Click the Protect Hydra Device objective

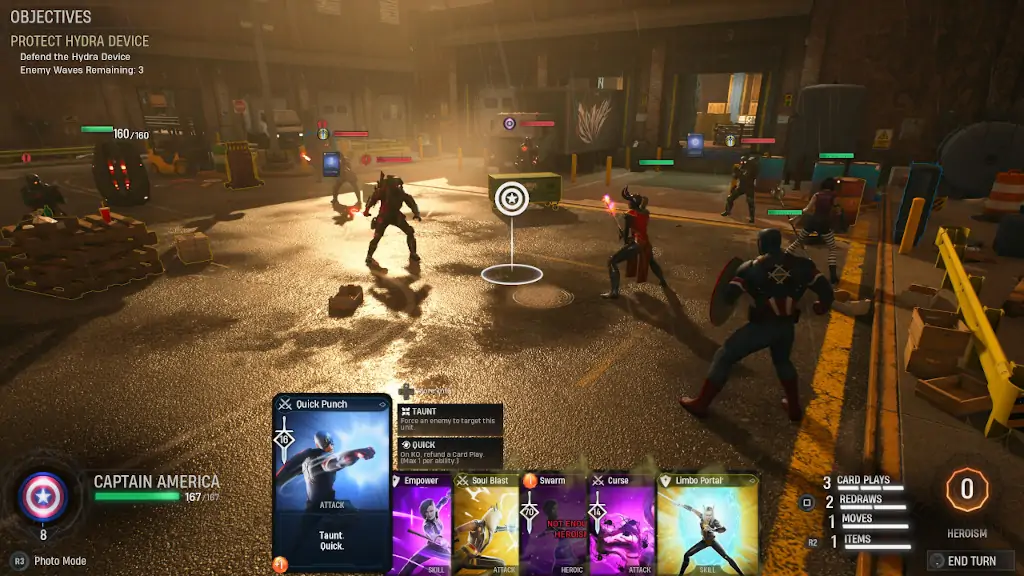pyautogui.click(x=80, y=41)
